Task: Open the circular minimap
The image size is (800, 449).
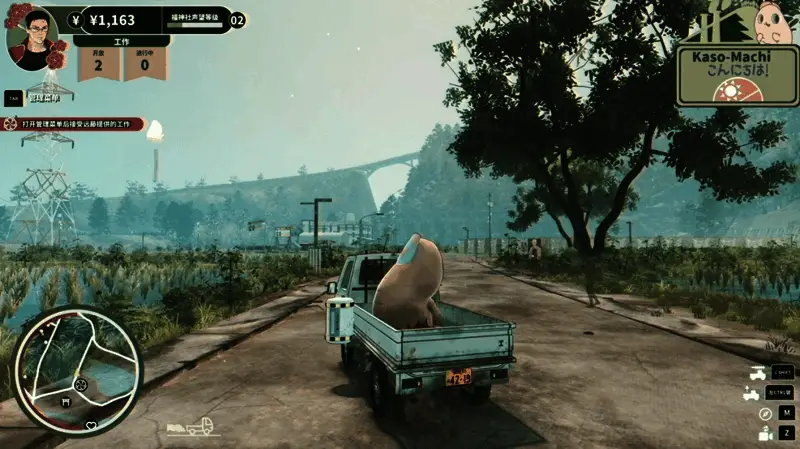Action: [78, 370]
